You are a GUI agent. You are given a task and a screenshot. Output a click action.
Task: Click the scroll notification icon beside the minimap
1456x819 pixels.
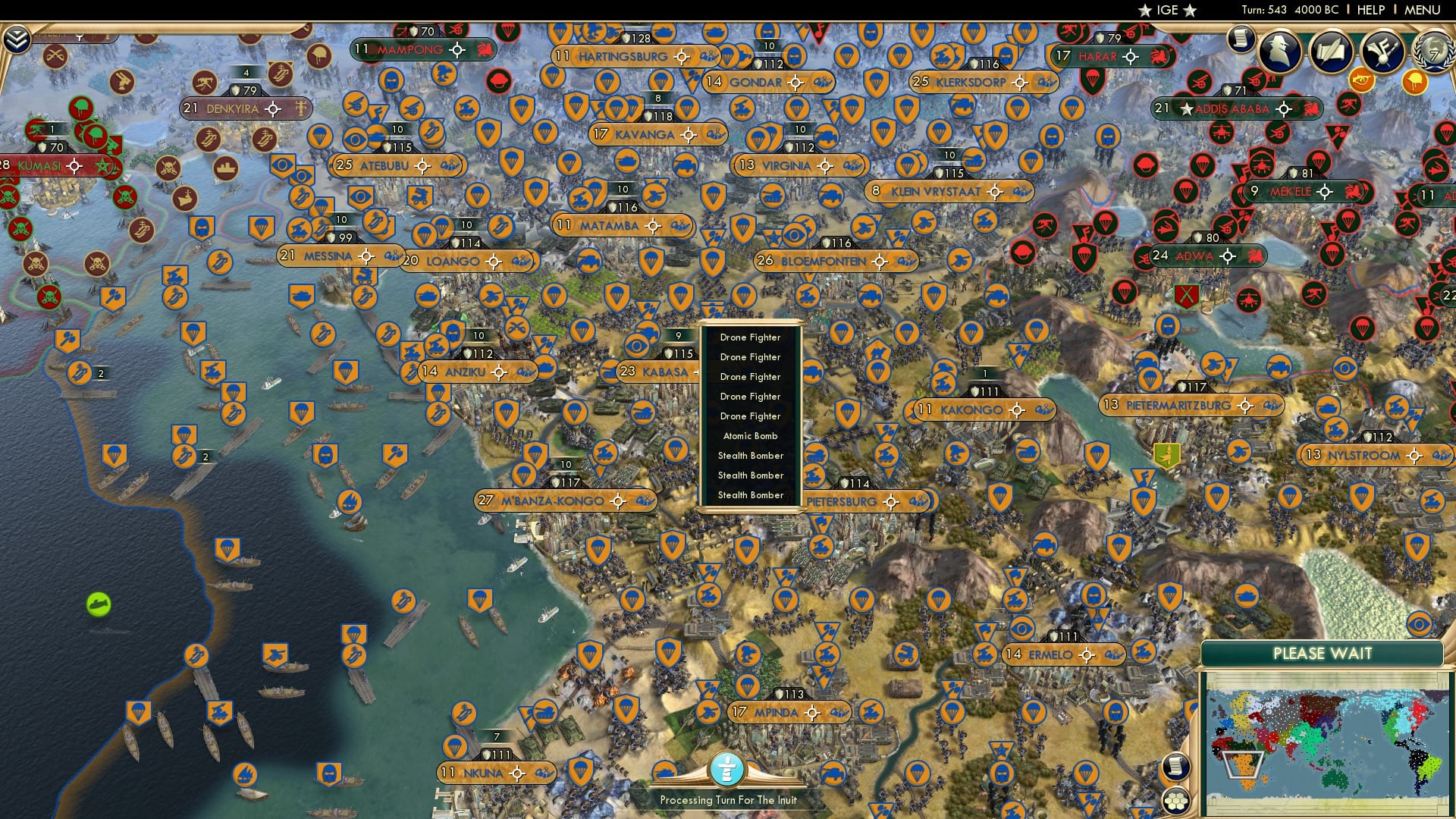(x=1175, y=767)
